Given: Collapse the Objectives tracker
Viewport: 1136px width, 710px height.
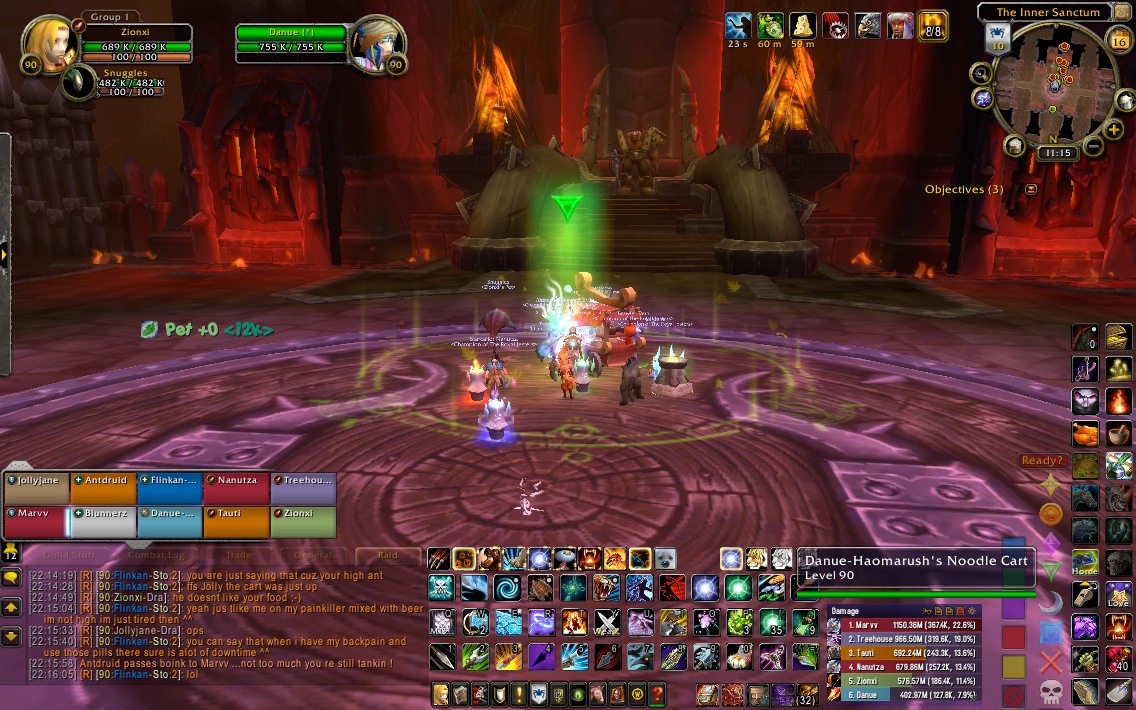Looking at the screenshot, I should pyautogui.click(x=1031, y=189).
